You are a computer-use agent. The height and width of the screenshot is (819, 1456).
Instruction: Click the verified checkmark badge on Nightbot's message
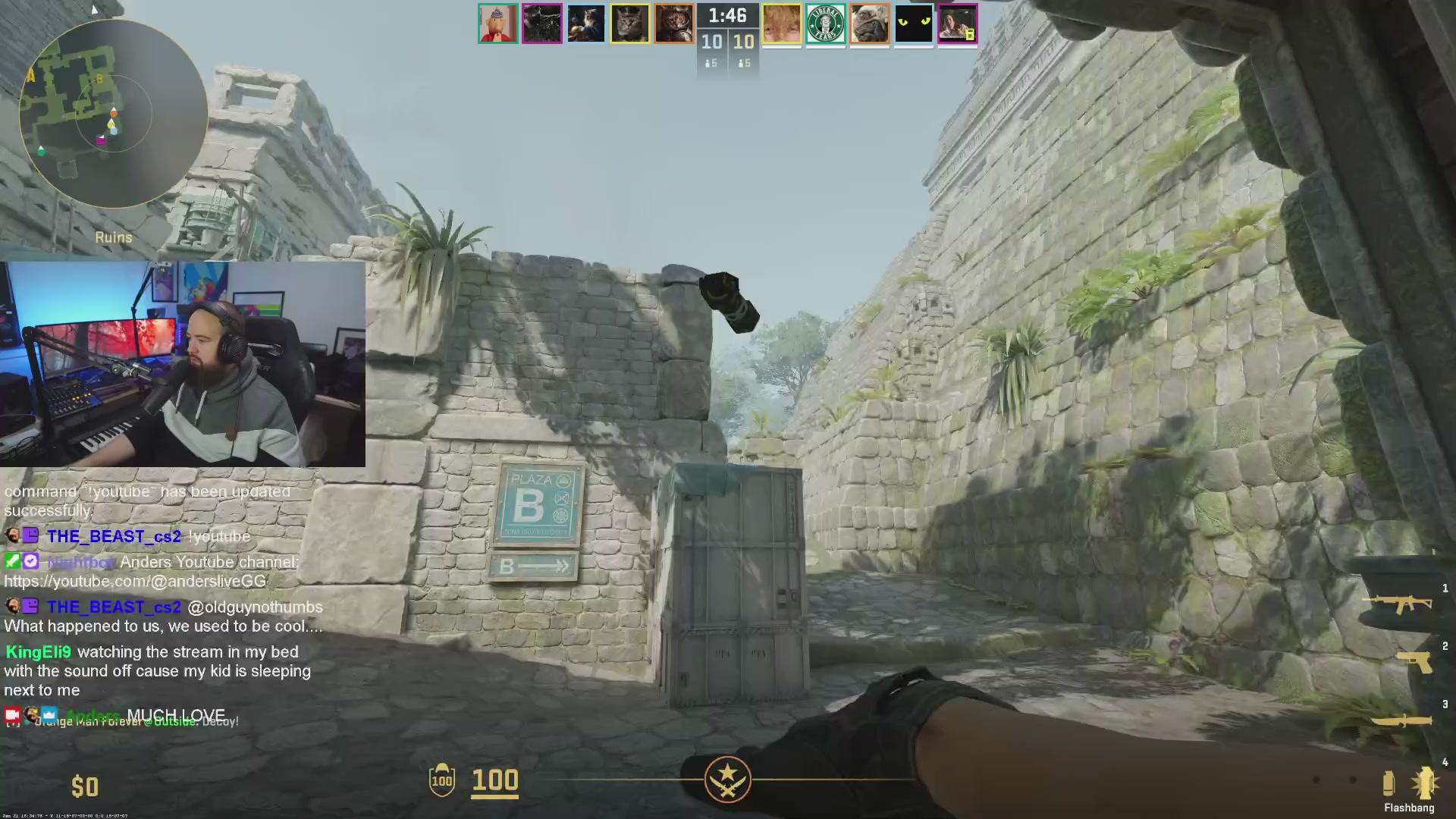coord(31,562)
